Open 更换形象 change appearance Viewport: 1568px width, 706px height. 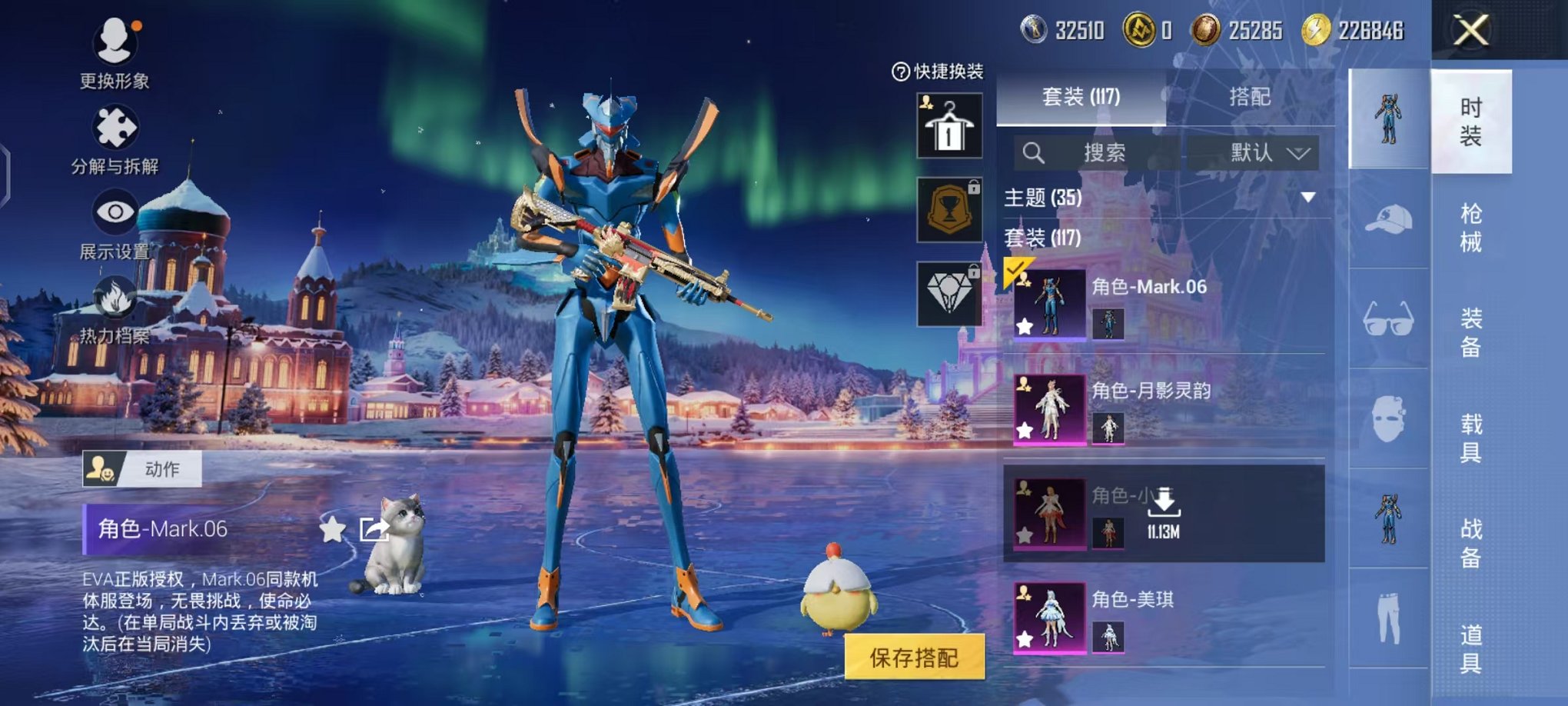115,45
